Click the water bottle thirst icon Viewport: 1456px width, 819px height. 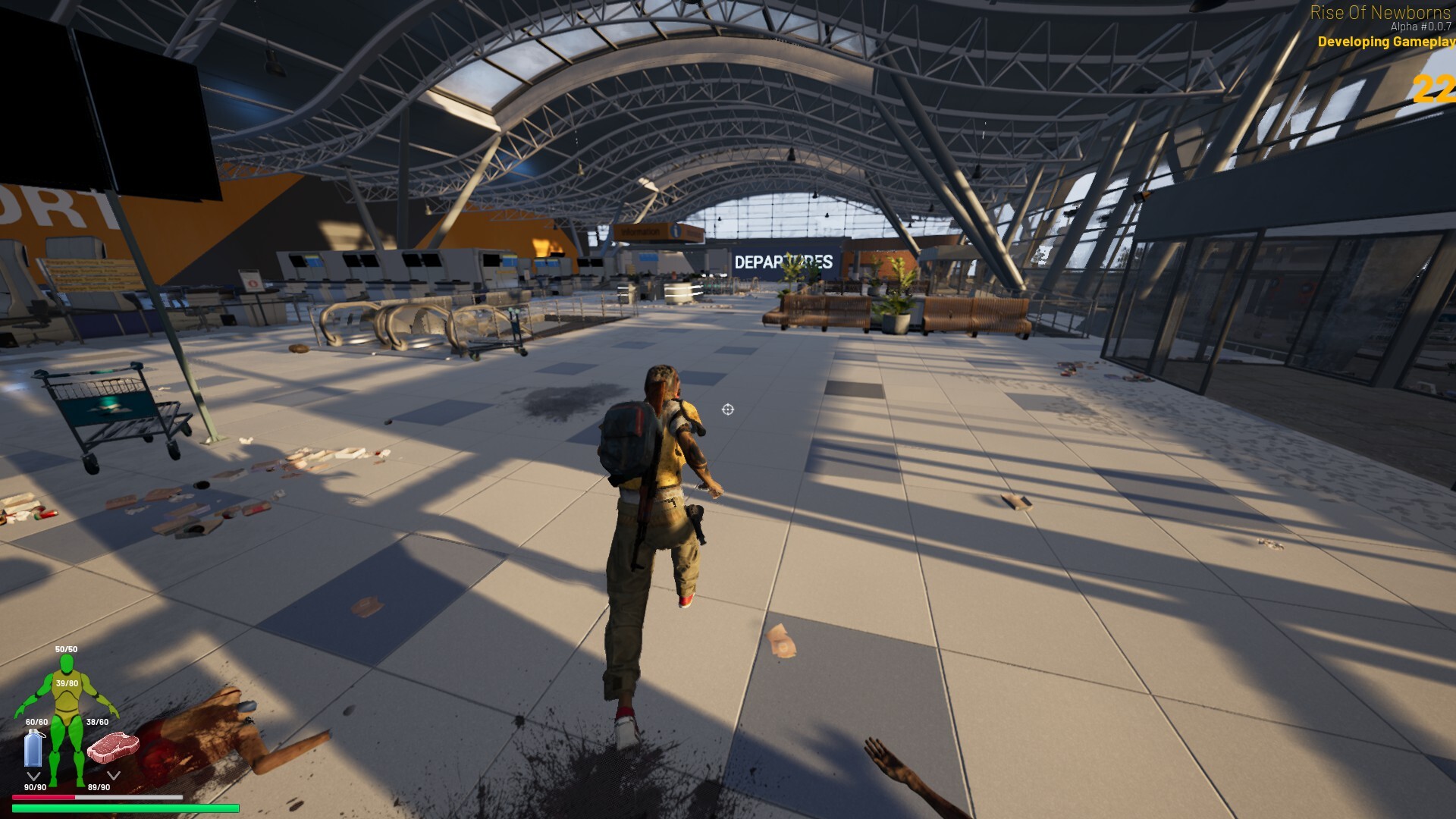coord(33,748)
